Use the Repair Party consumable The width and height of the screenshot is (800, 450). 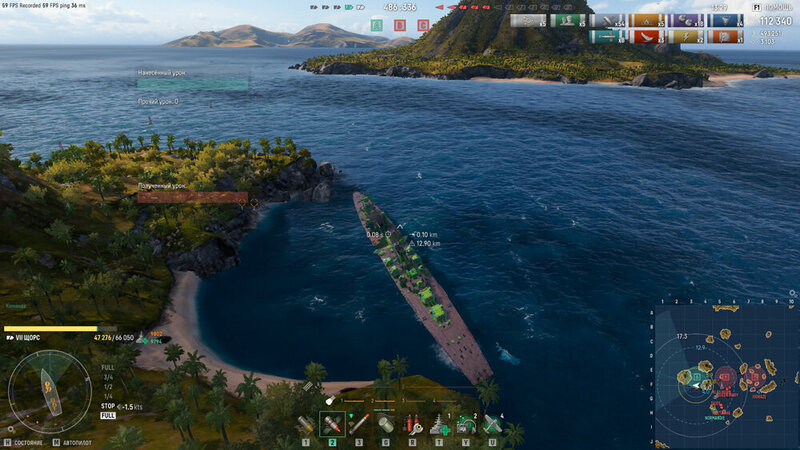[x=438, y=424]
